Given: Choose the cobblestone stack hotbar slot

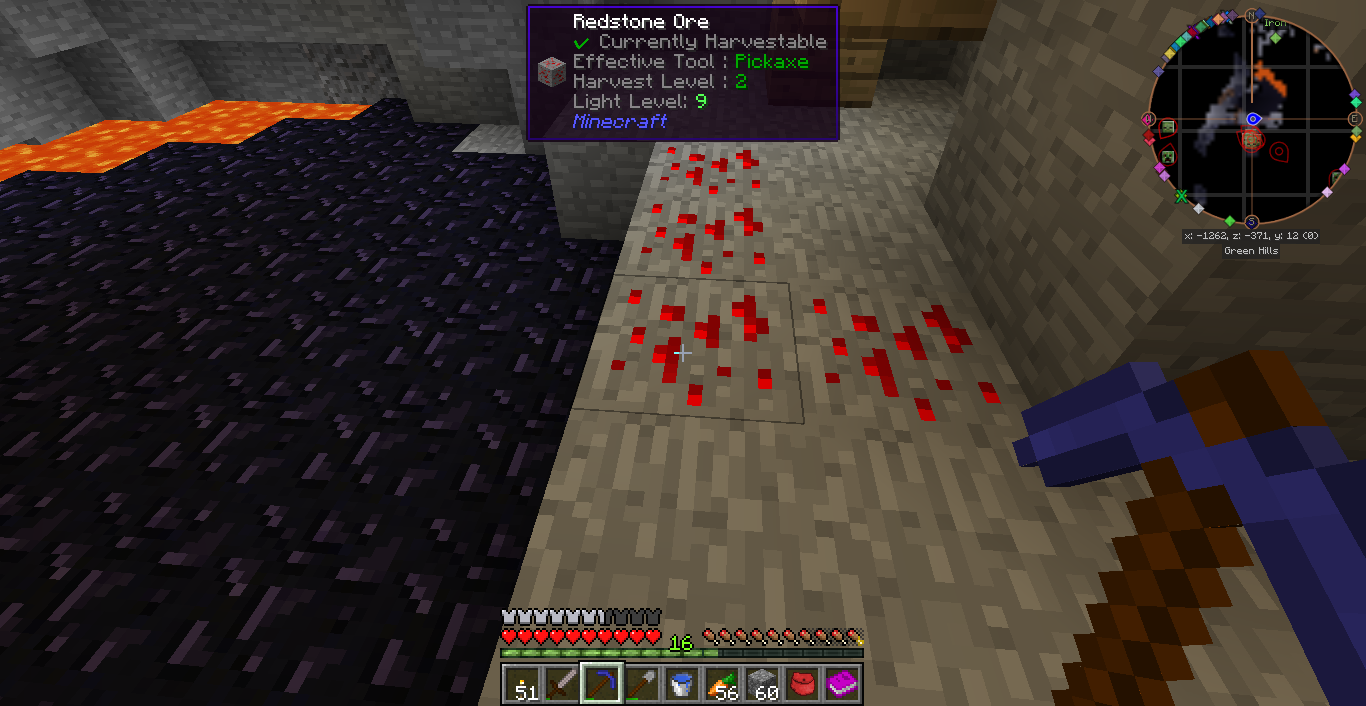Looking at the screenshot, I should tap(762, 684).
